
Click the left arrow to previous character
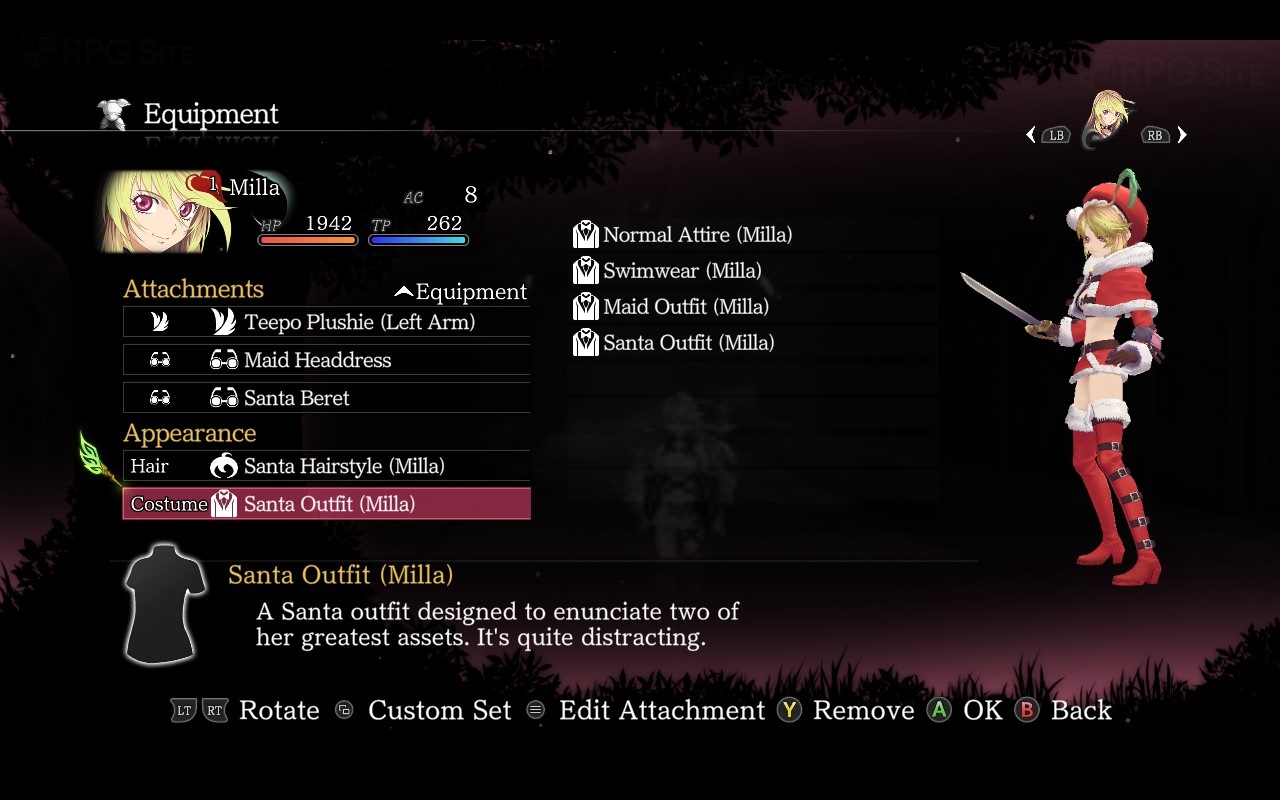pyautogui.click(x=1031, y=135)
